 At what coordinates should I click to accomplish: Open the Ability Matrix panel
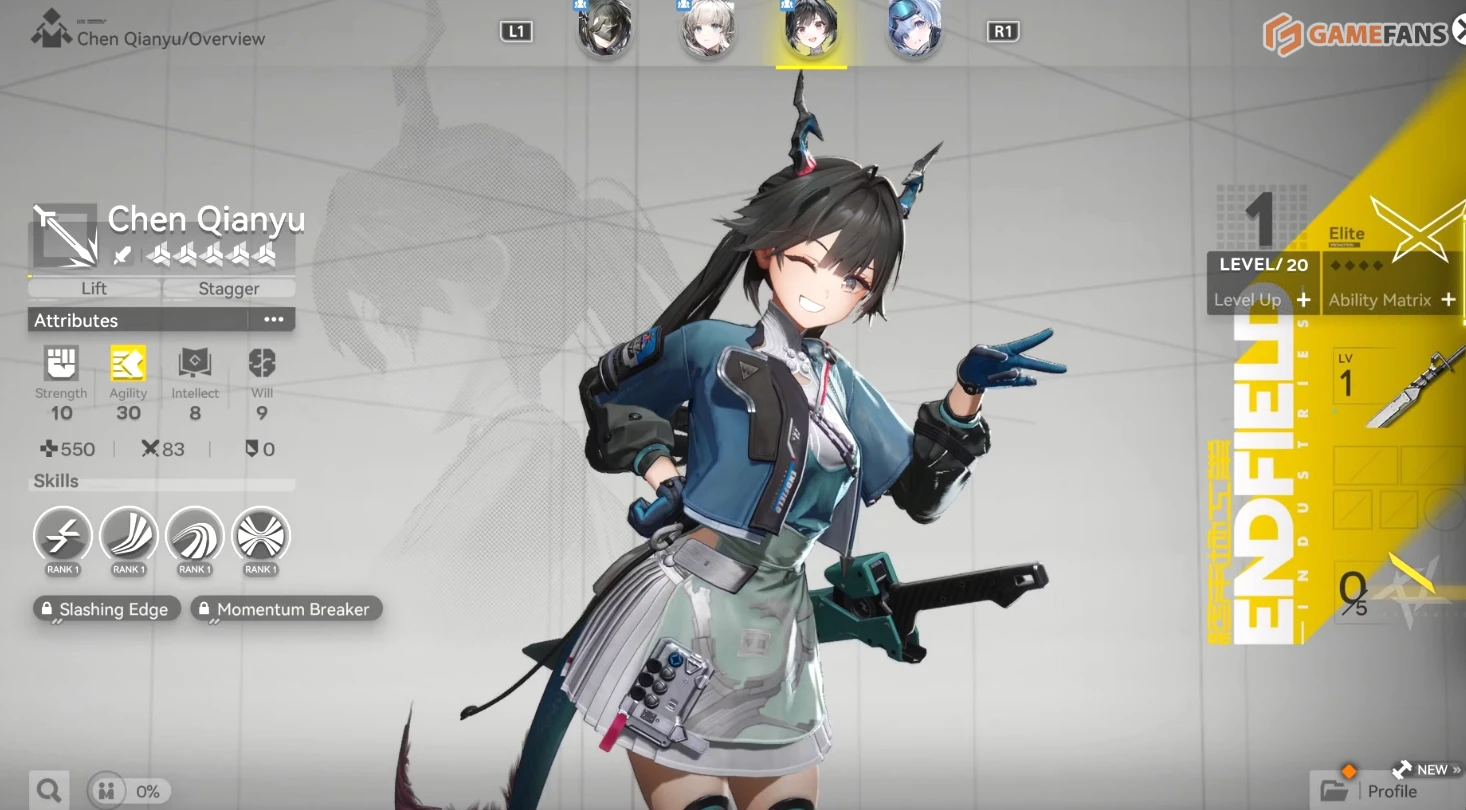(1392, 300)
